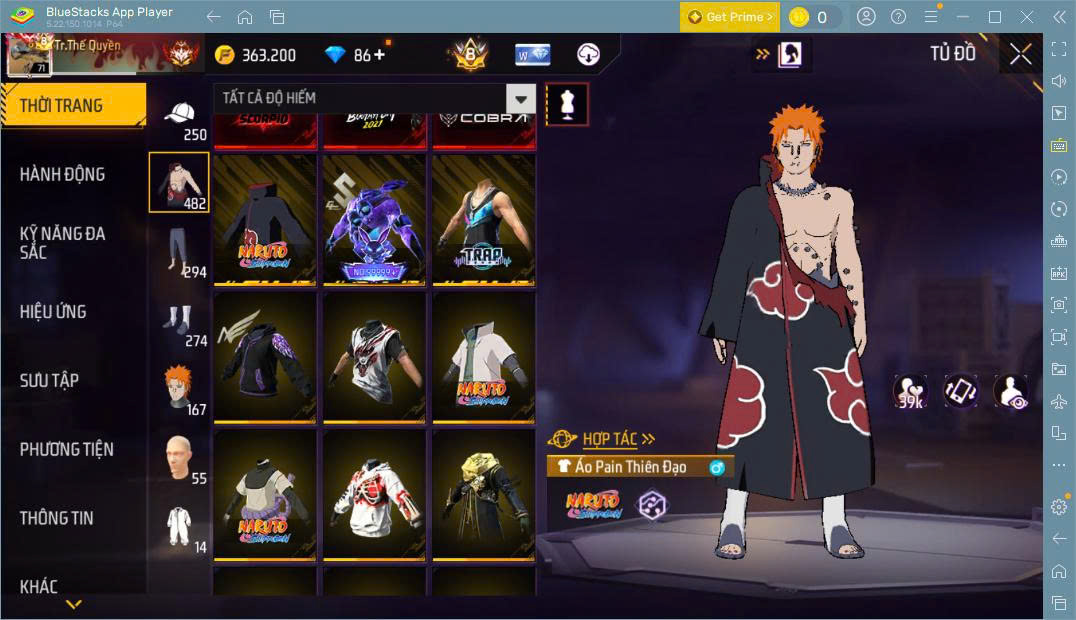Go to the Phương Tiện category
1076x620 pixels.
point(66,449)
